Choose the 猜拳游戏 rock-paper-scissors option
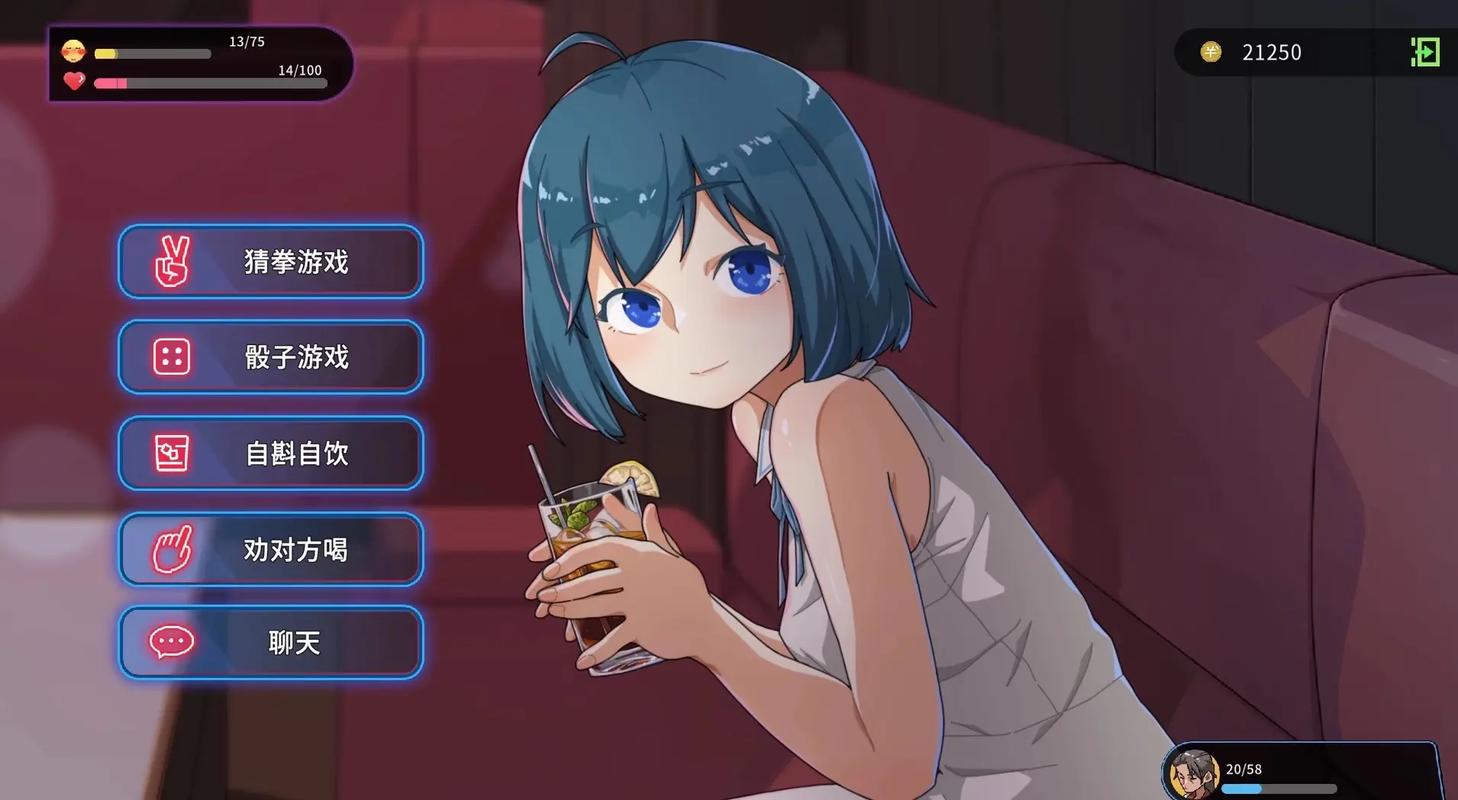 [x=270, y=262]
